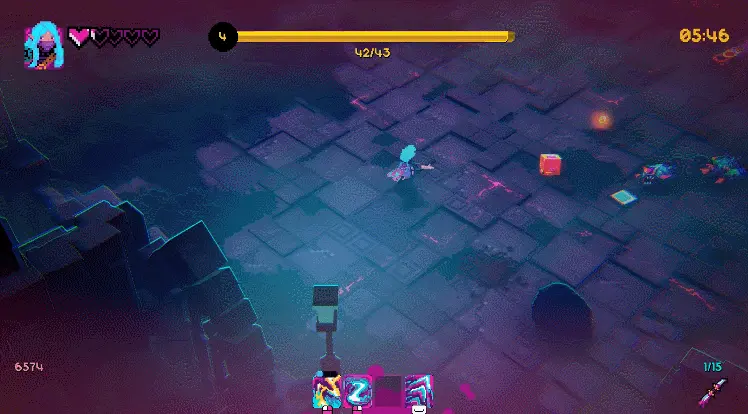This screenshot has width=748, height=414.
Task: Use the cyan chevron arrows ability
Action: pos(418,389)
